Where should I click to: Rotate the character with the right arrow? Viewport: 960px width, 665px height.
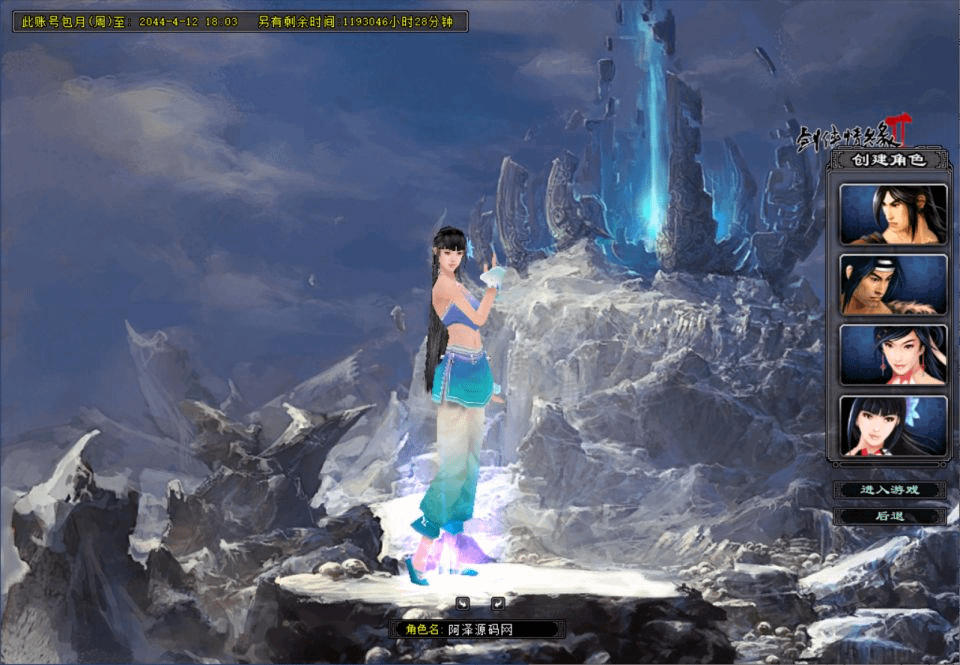point(497,602)
